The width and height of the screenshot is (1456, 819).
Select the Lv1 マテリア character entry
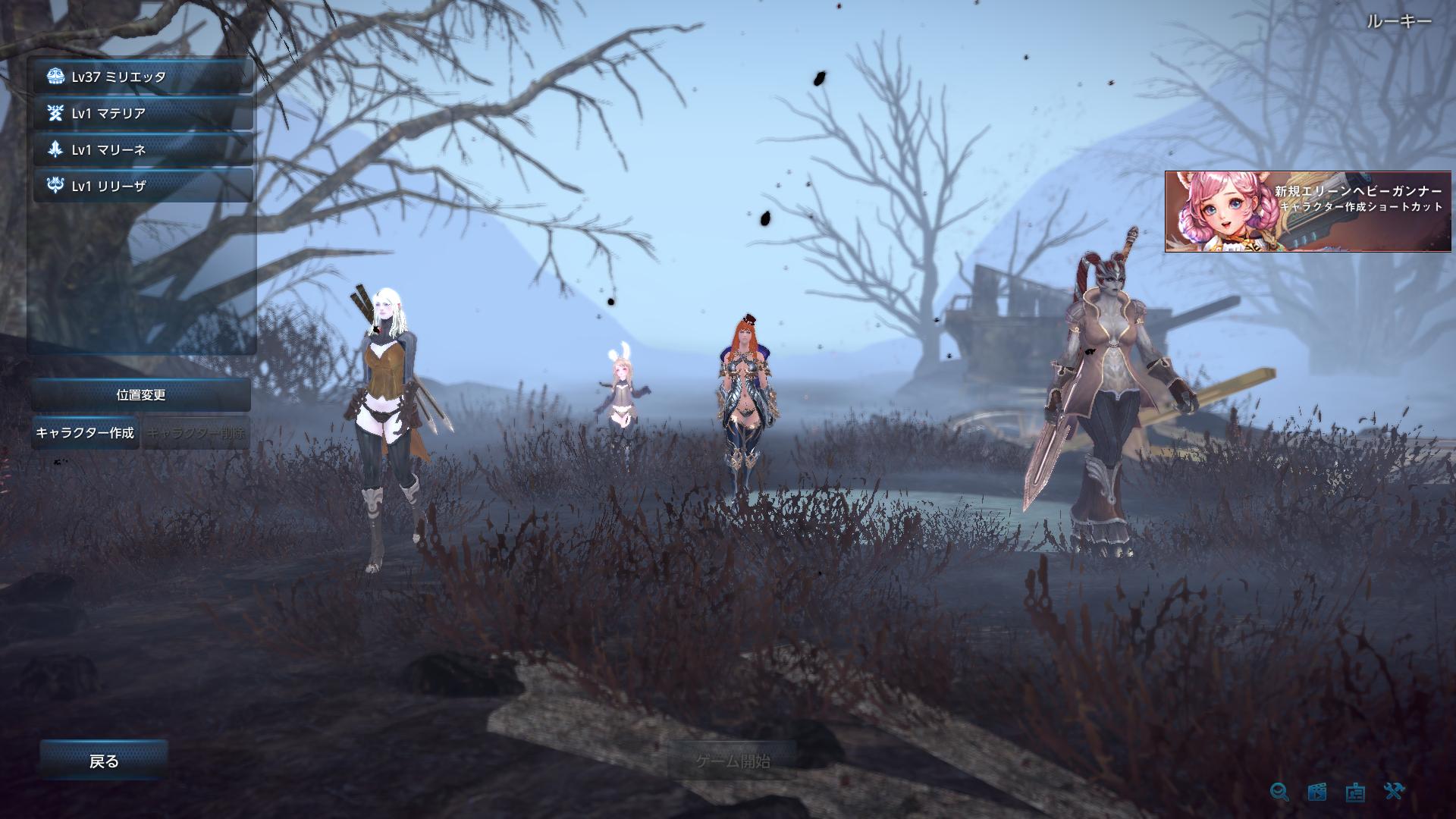pyautogui.click(x=144, y=114)
